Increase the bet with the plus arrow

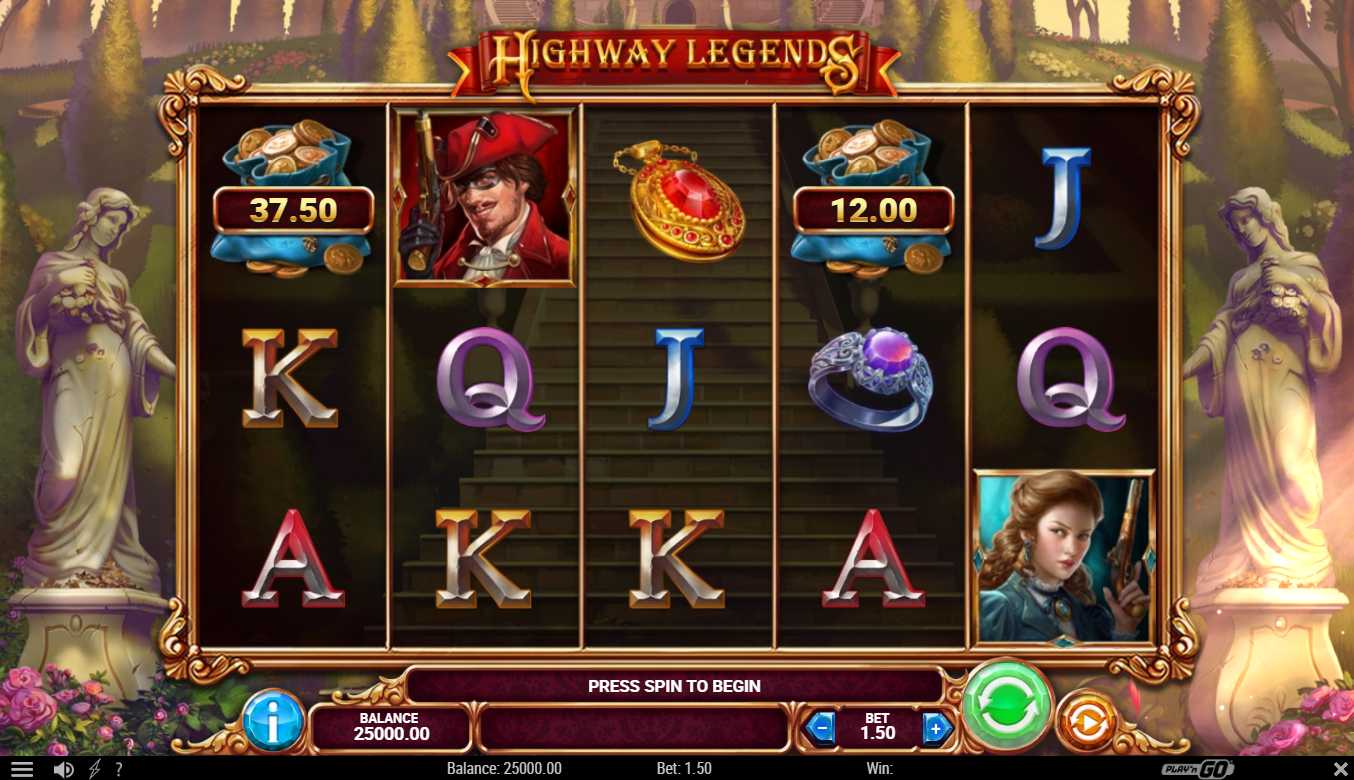pyautogui.click(x=936, y=728)
